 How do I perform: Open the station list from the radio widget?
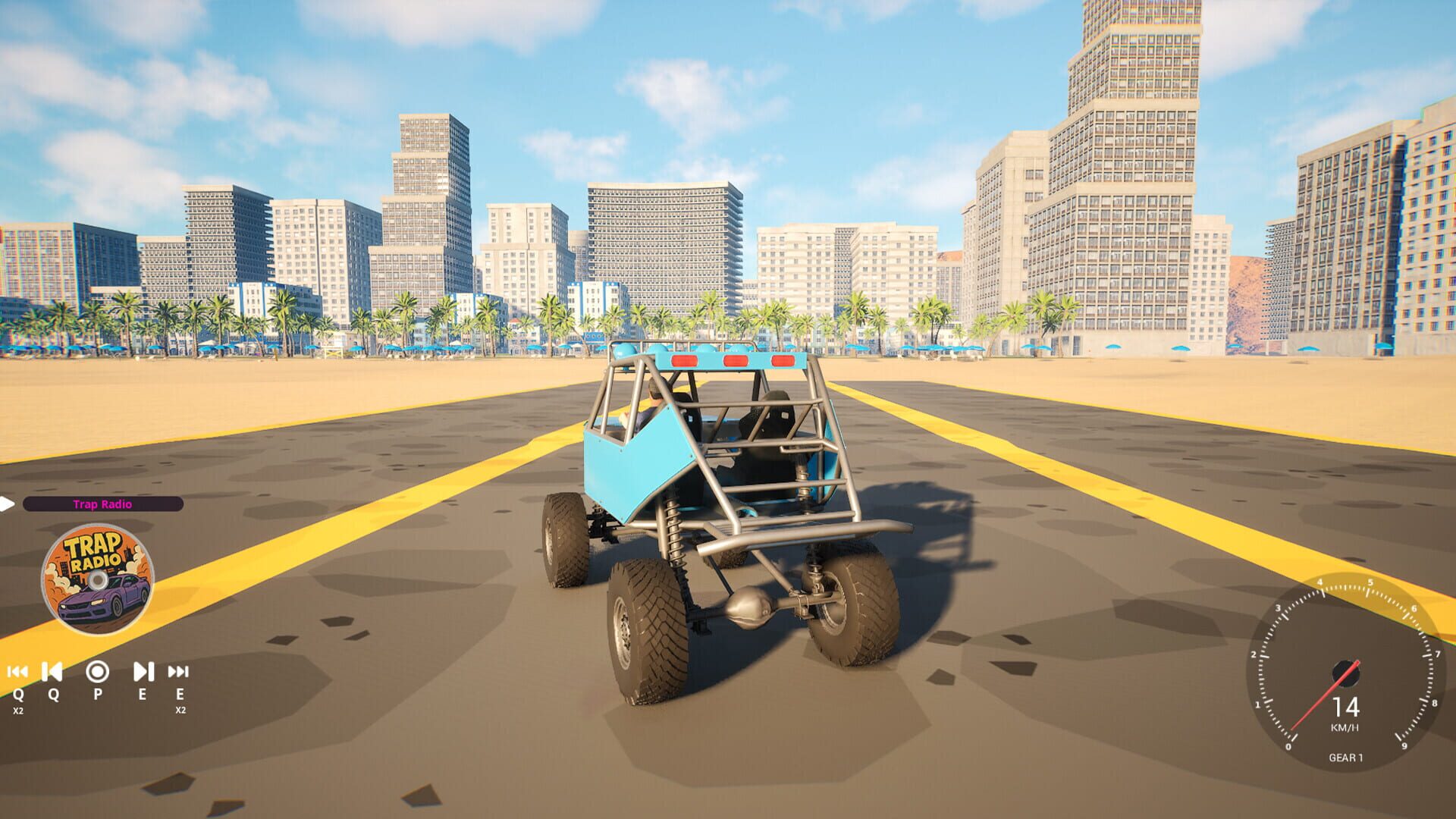pyautogui.click(x=102, y=505)
